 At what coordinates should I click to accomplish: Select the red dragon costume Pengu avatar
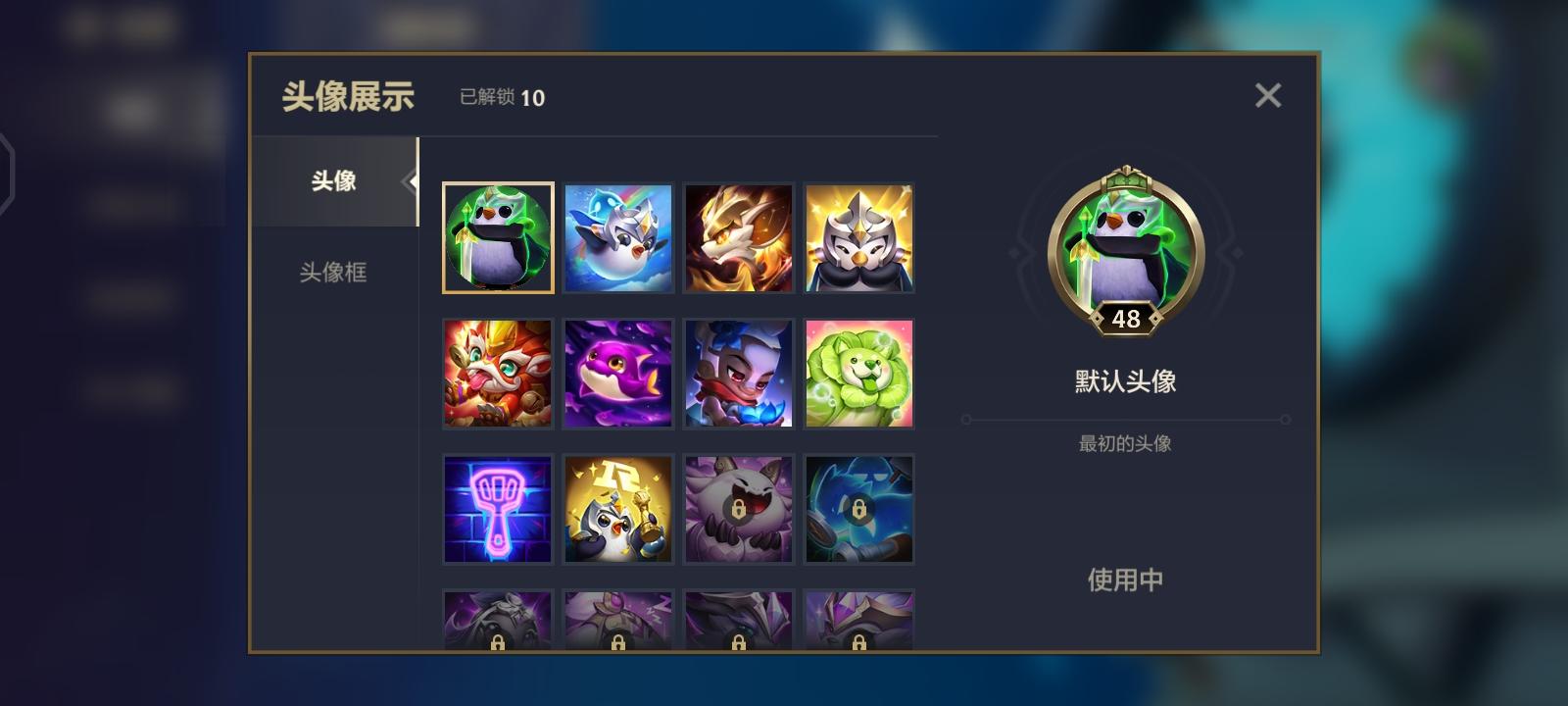click(498, 373)
